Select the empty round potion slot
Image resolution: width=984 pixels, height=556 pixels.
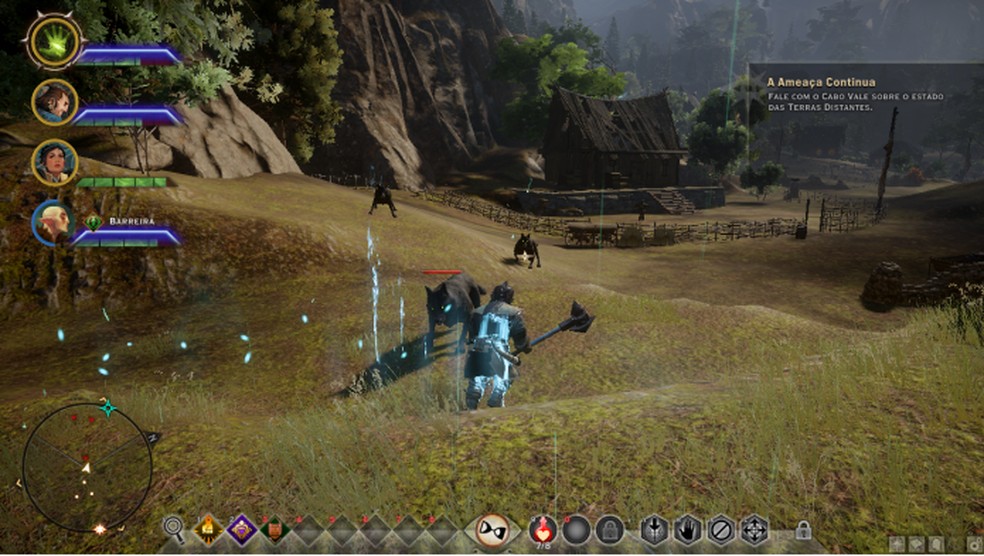click(x=576, y=529)
